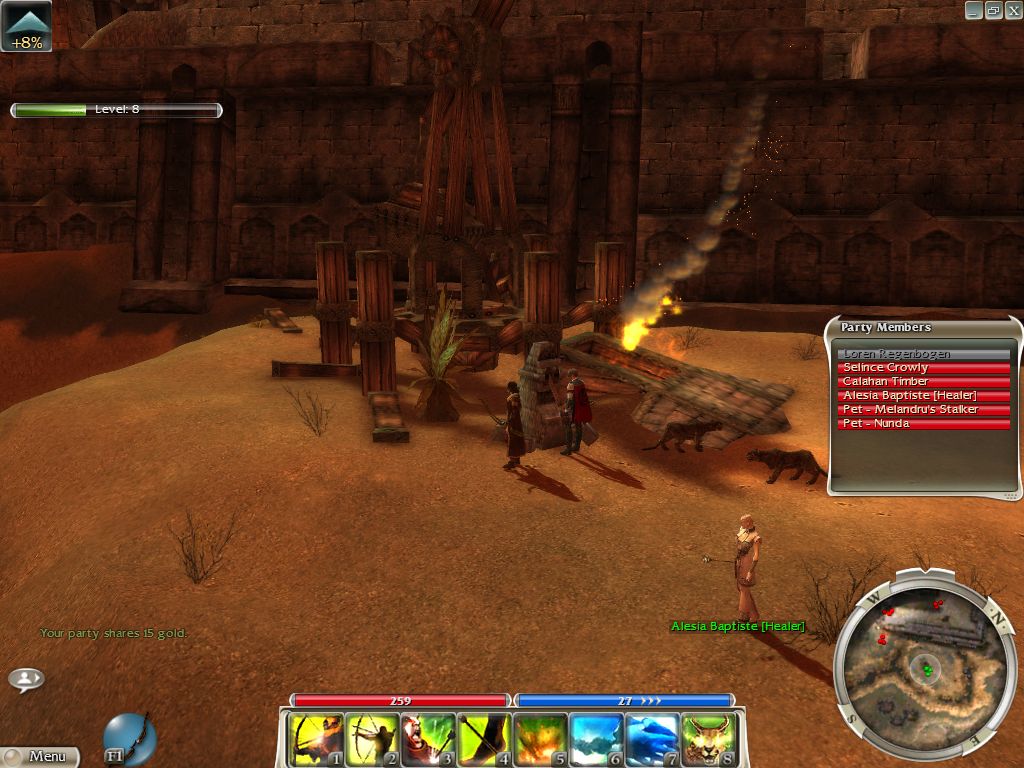Use skill 2, the archer drawing a bow
The width and height of the screenshot is (1024, 768).
(372, 740)
